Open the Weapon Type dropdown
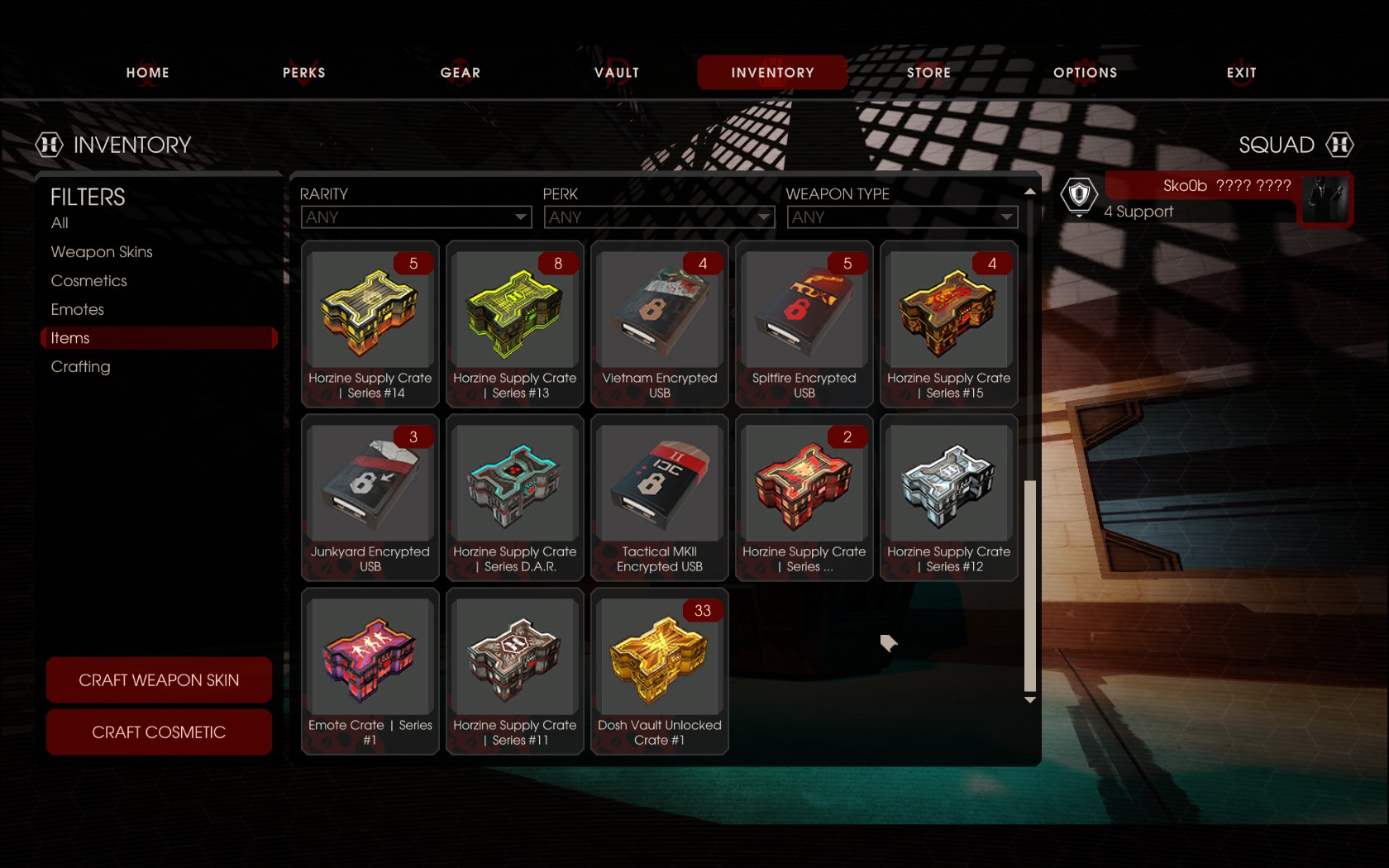Image resolution: width=1389 pixels, height=868 pixels. (x=902, y=217)
